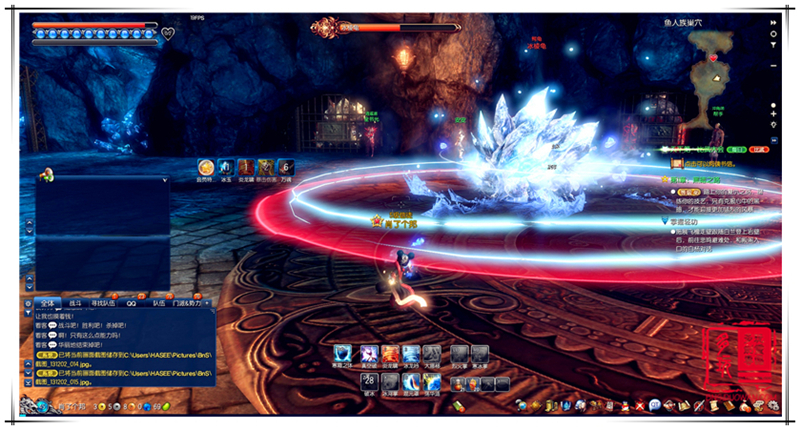This screenshot has width=800, height=430.
Task: Open the gear settings icon in the menu bar
Action: click(772, 405)
